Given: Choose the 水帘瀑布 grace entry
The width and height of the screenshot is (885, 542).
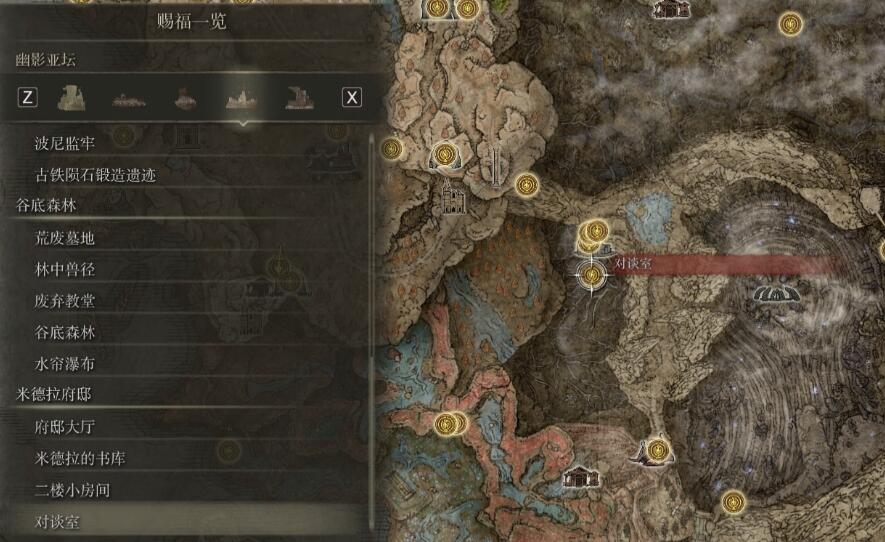Looking at the screenshot, I should coord(64,364).
